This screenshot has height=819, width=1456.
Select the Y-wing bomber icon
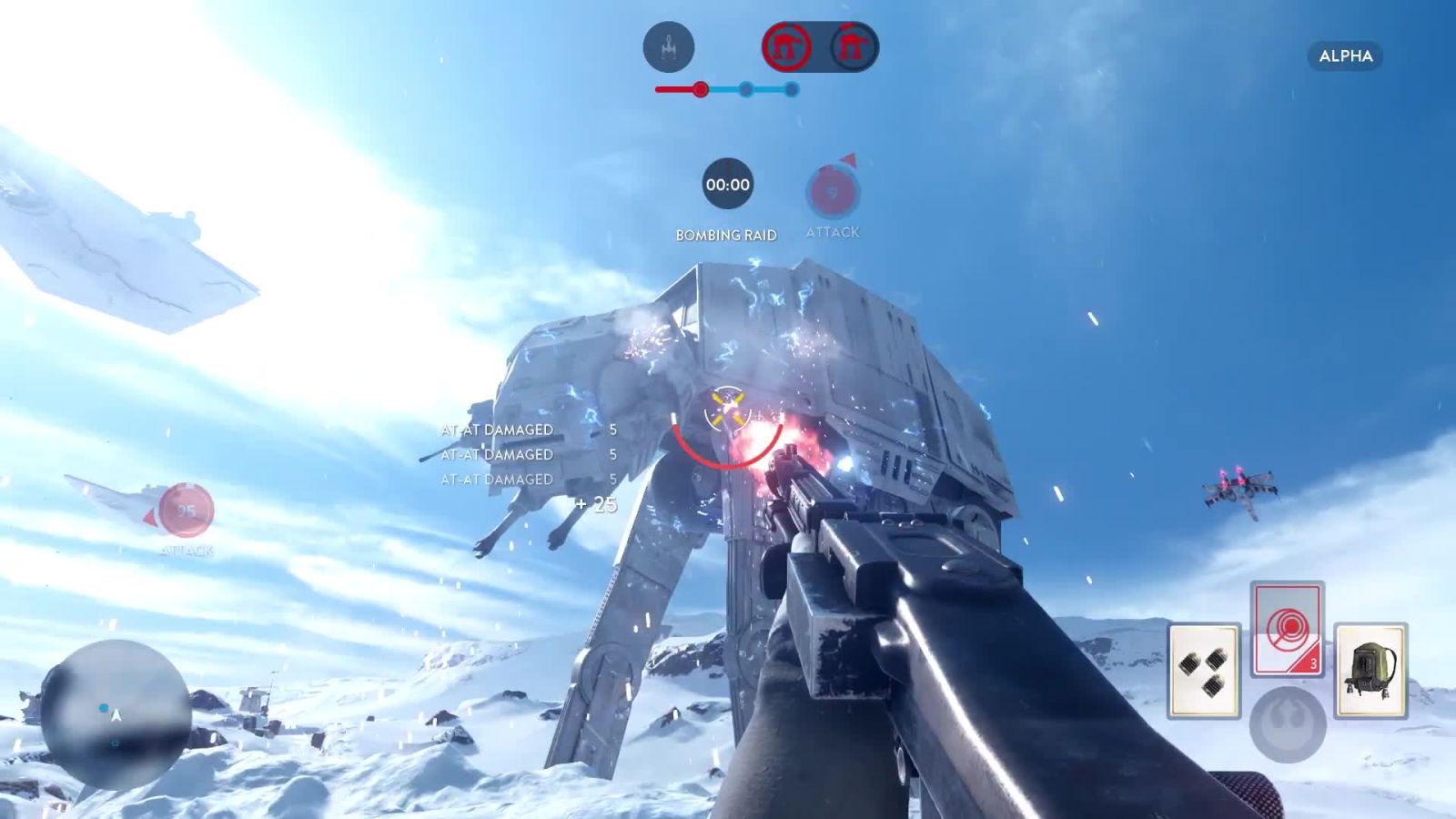pyautogui.click(x=667, y=46)
